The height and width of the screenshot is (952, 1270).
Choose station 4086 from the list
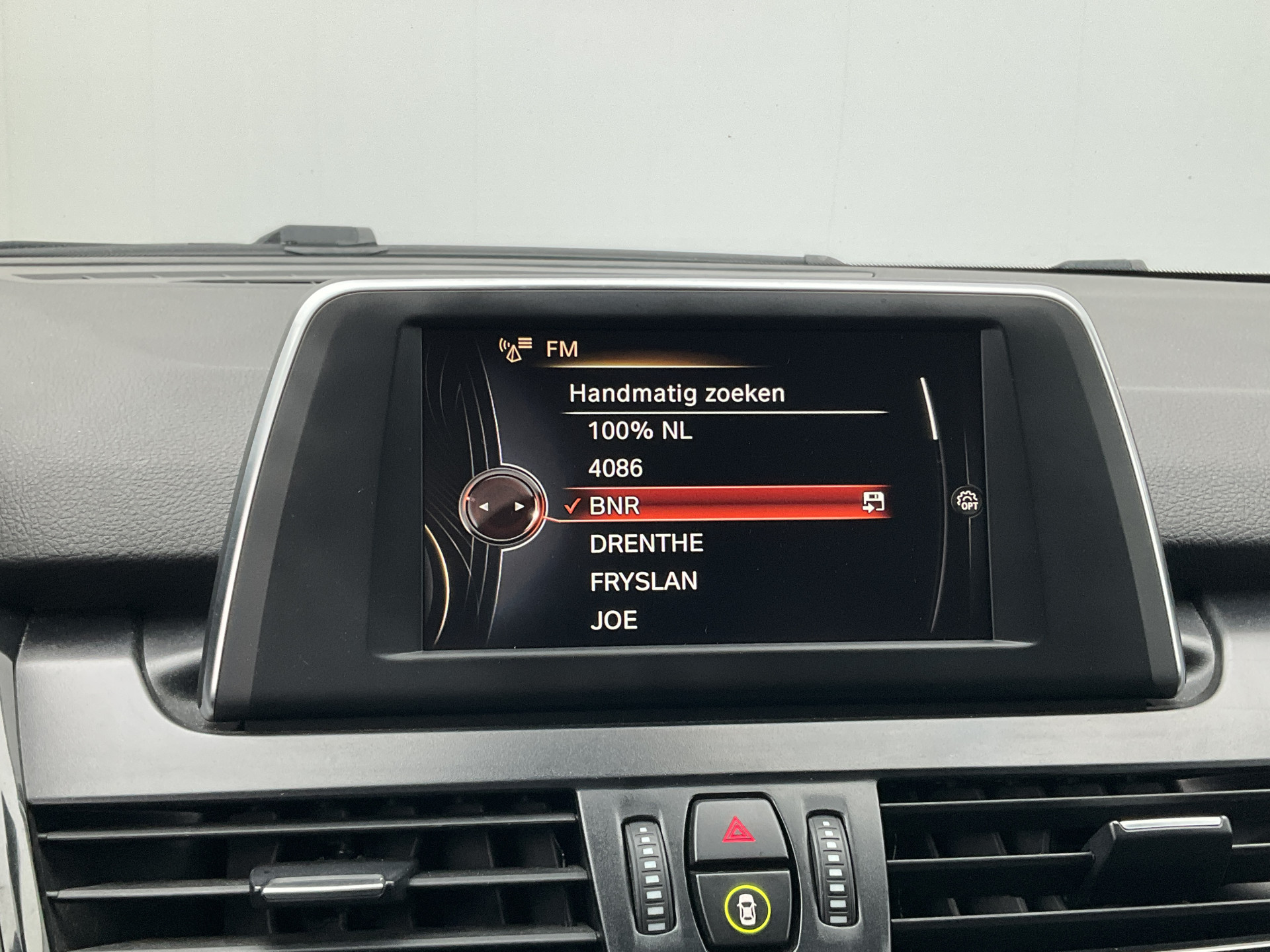615,469
